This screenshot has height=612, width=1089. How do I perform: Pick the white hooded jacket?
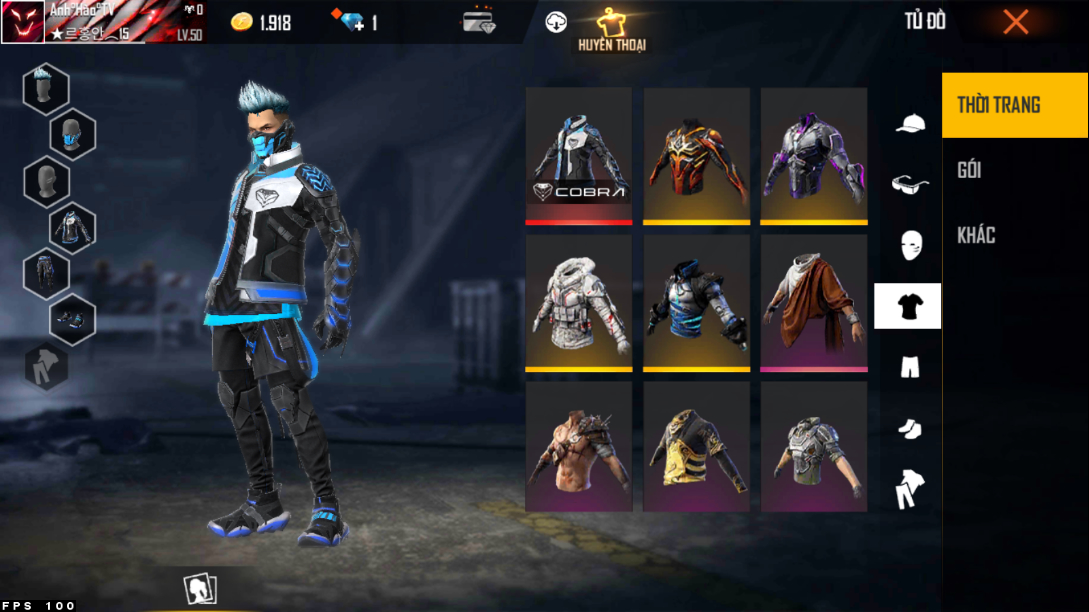click(x=579, y=300)
